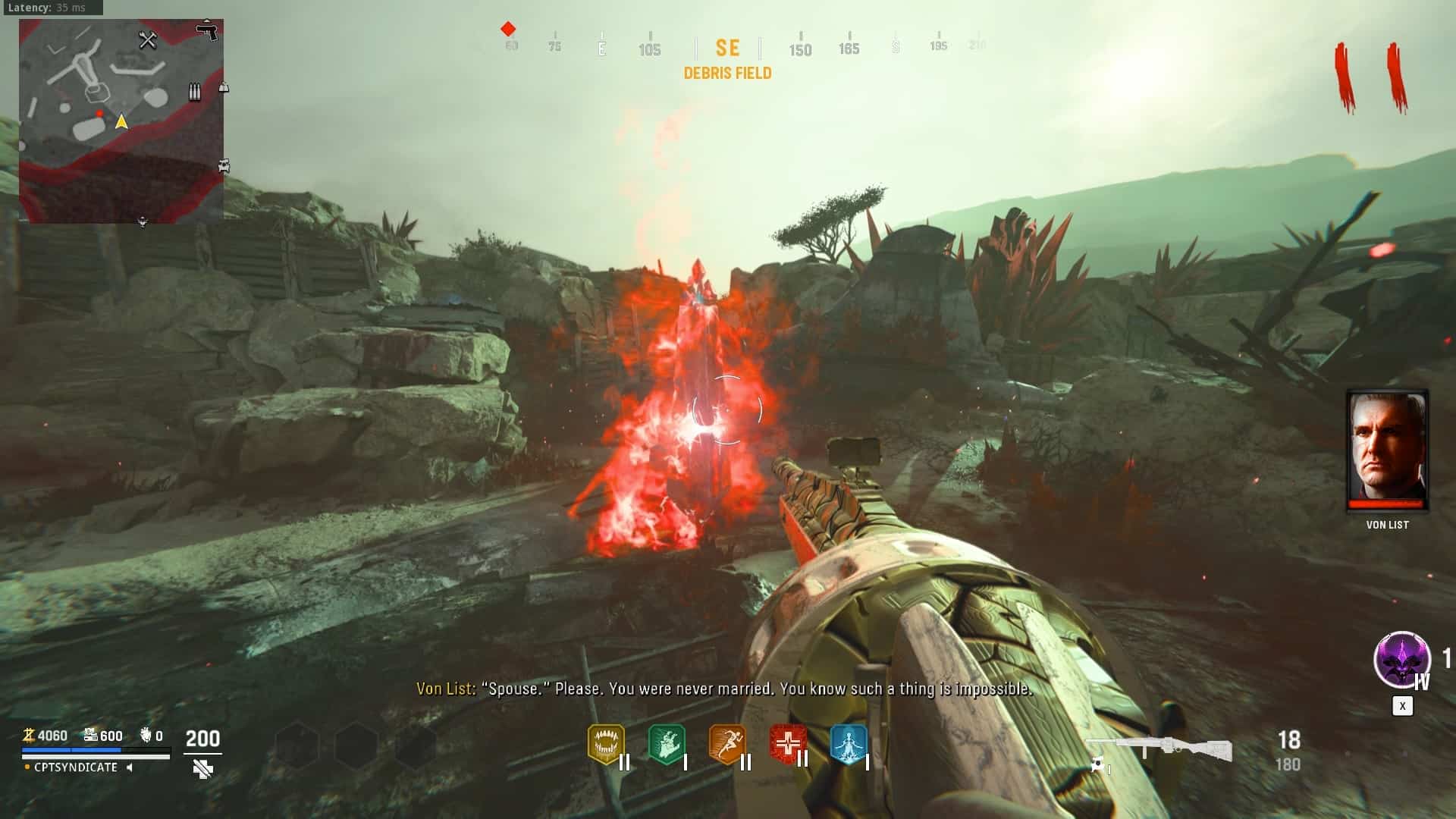This screenshot has height=819, width=1456.
Task: Click the yellow fanged-jaw perk icon
Action: click(606, 744)
